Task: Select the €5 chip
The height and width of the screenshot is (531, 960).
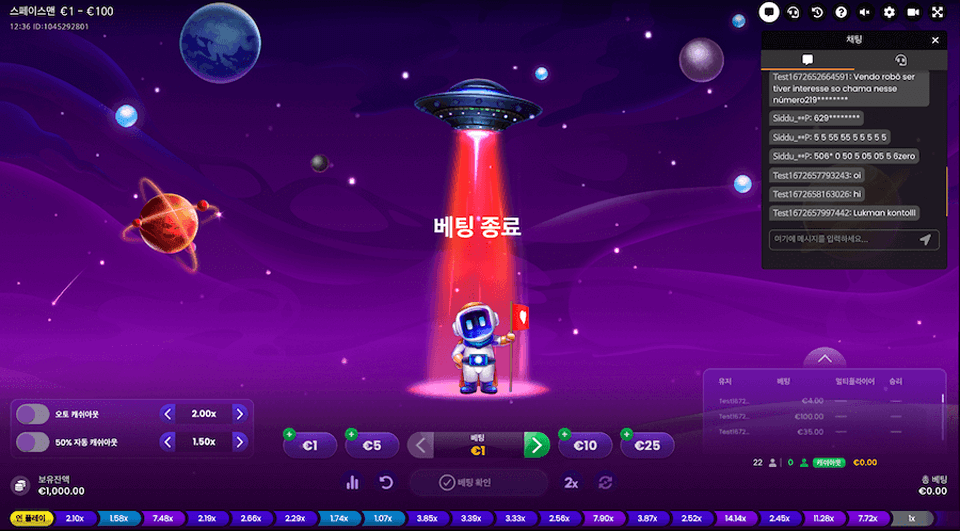Action: pos(371,446)
